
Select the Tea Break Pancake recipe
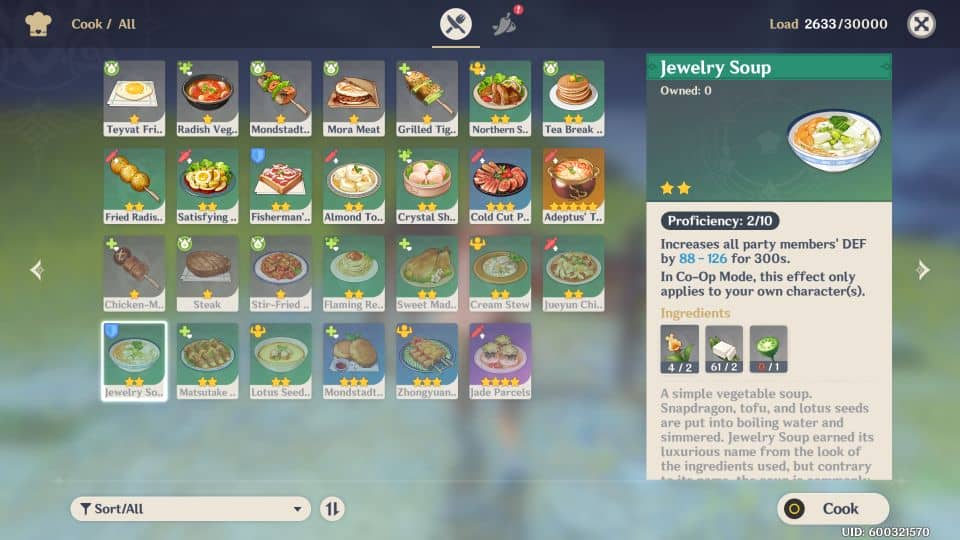pyautogui.click(x=573, y=98)
